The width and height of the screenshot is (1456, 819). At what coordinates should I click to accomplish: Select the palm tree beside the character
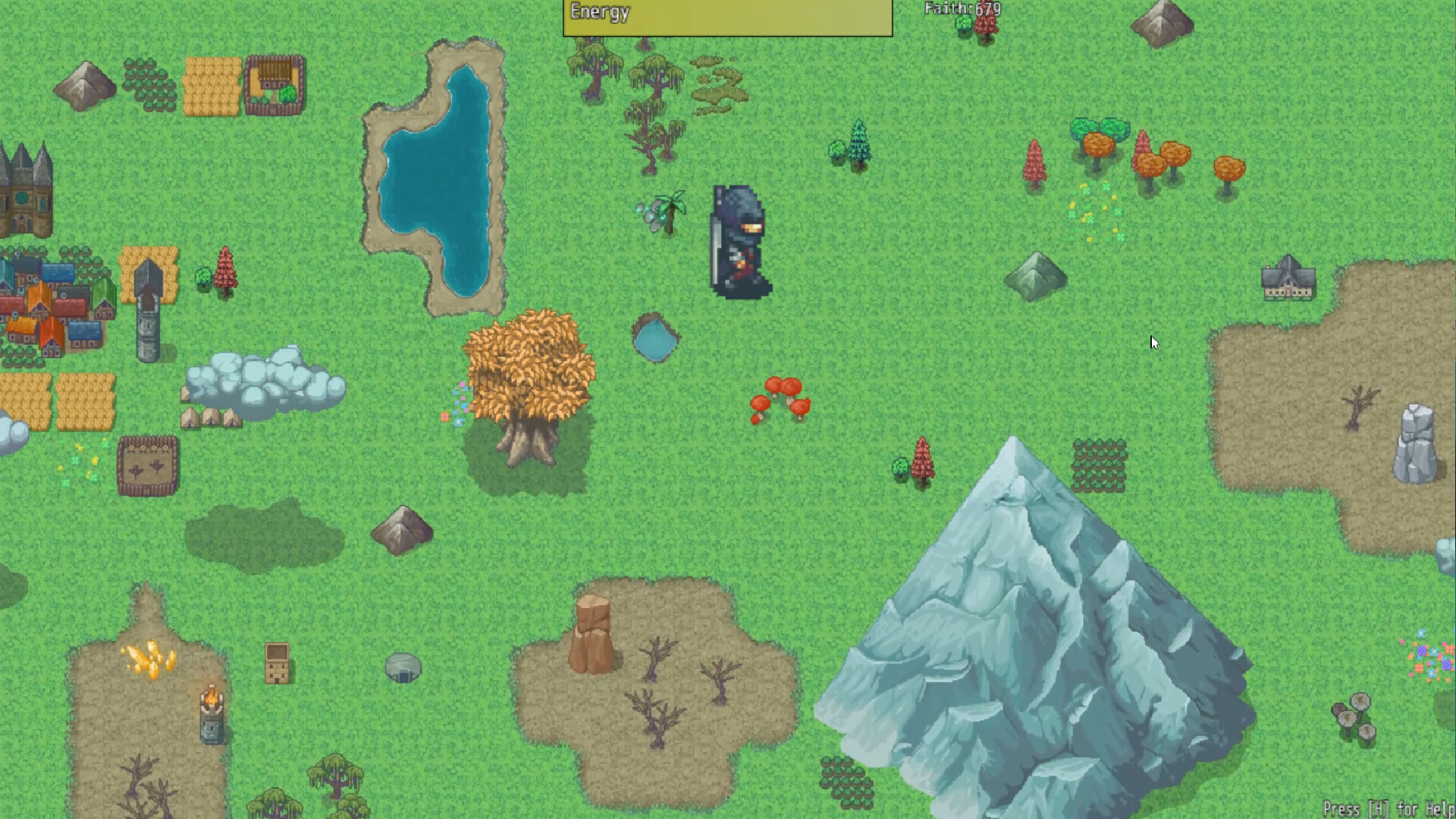(x=670, y=212)
